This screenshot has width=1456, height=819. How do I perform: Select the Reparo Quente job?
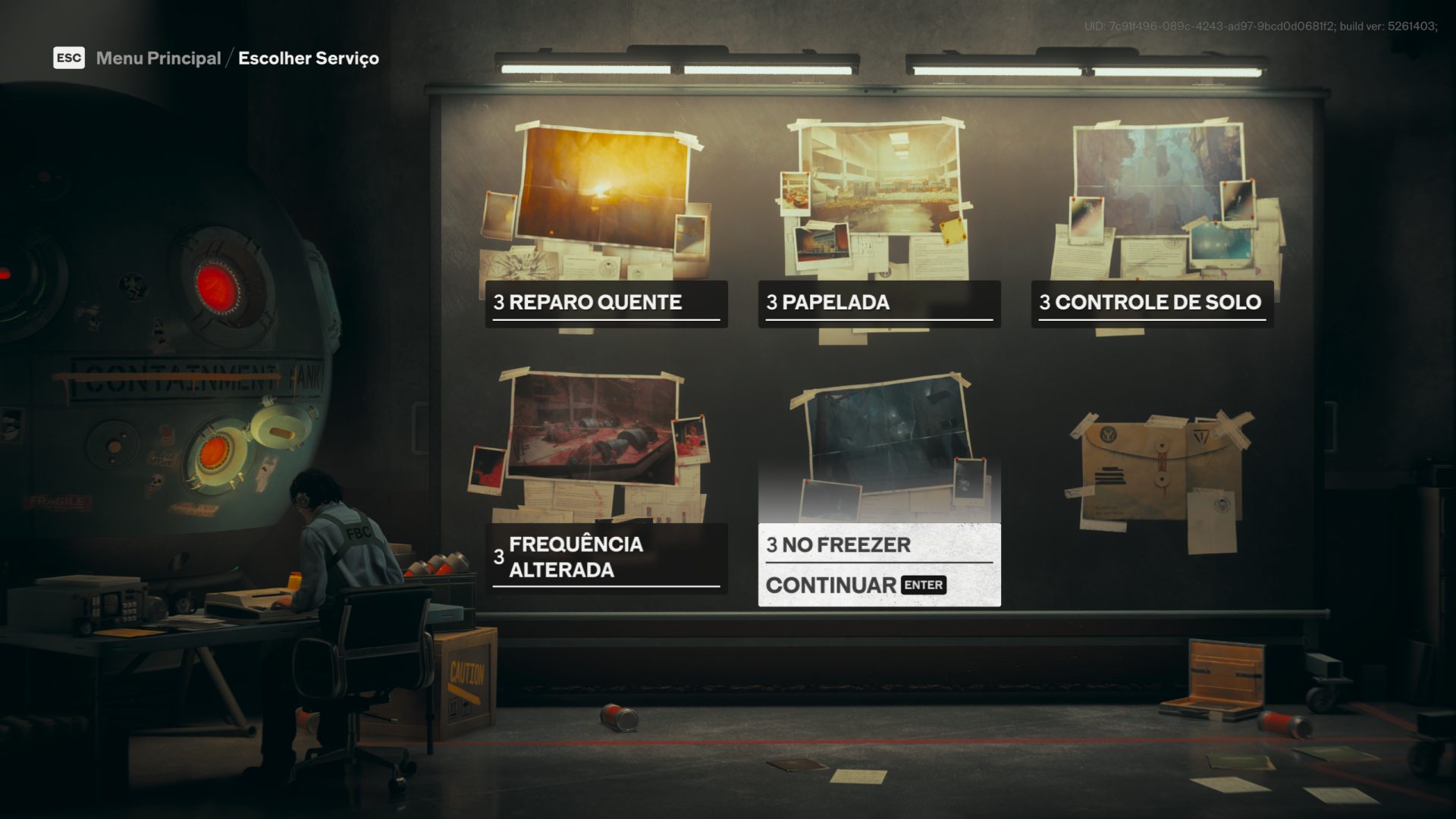click(606, 303)
